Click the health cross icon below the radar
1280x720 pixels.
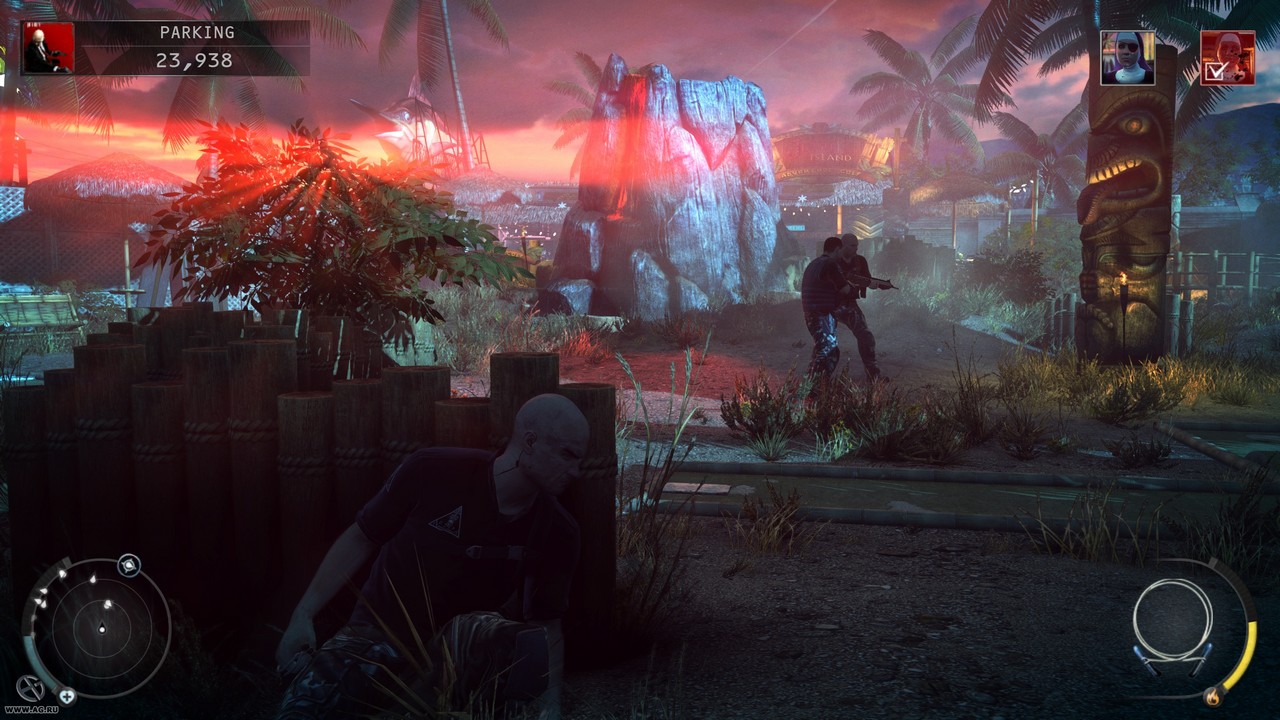click(x=67, y=695)
